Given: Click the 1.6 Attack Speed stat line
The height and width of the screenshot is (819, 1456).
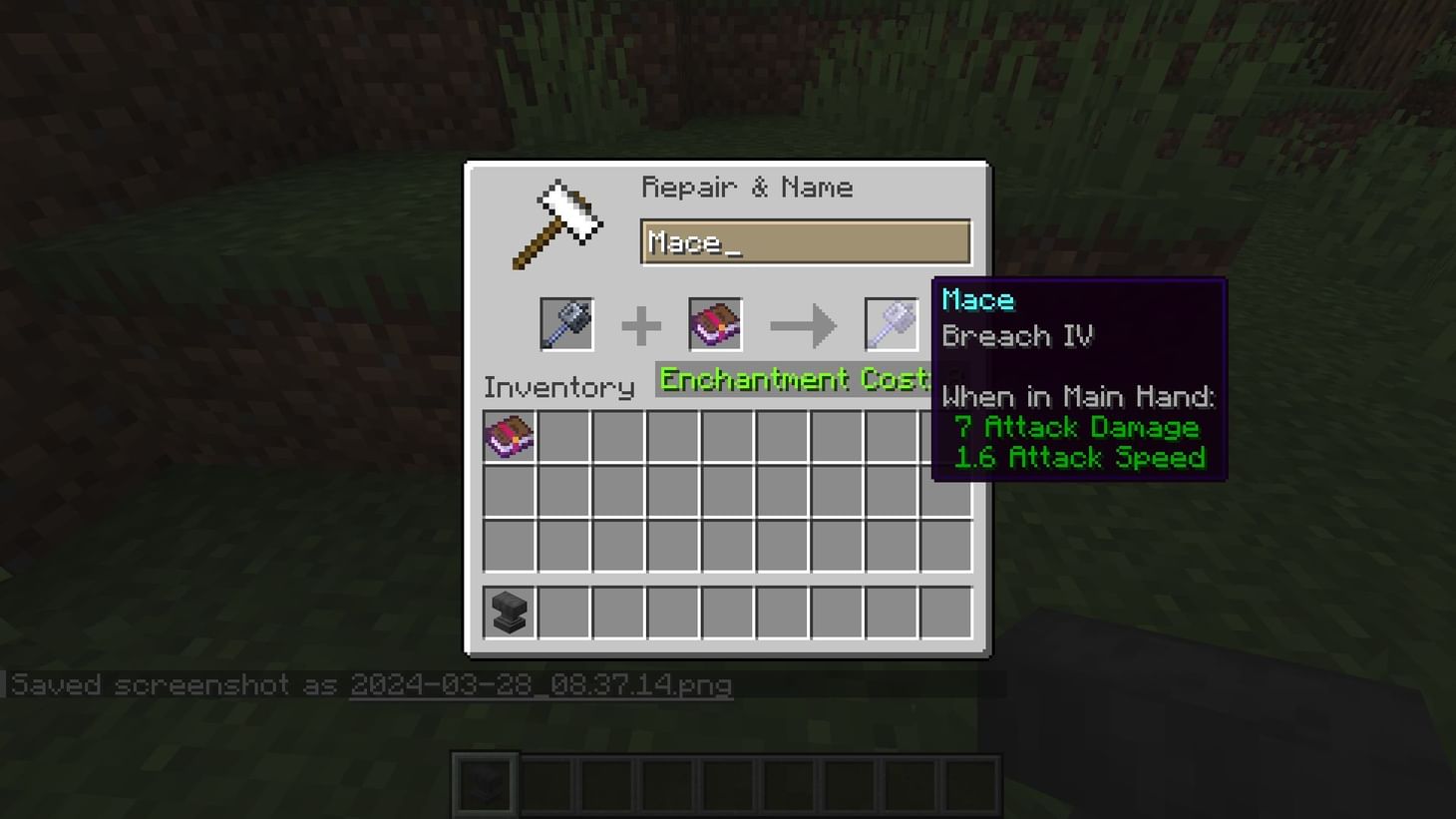Looking at the screenshot, I should [1081, 457].
